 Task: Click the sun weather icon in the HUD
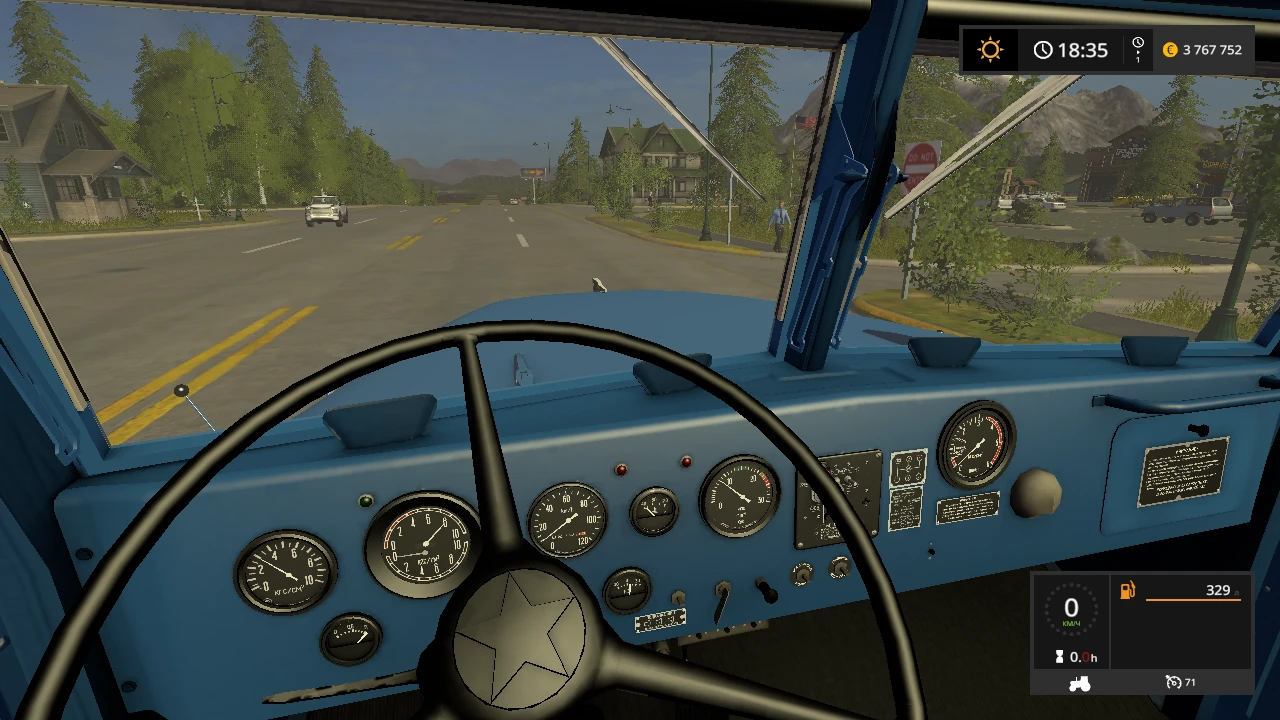[989, 49]
